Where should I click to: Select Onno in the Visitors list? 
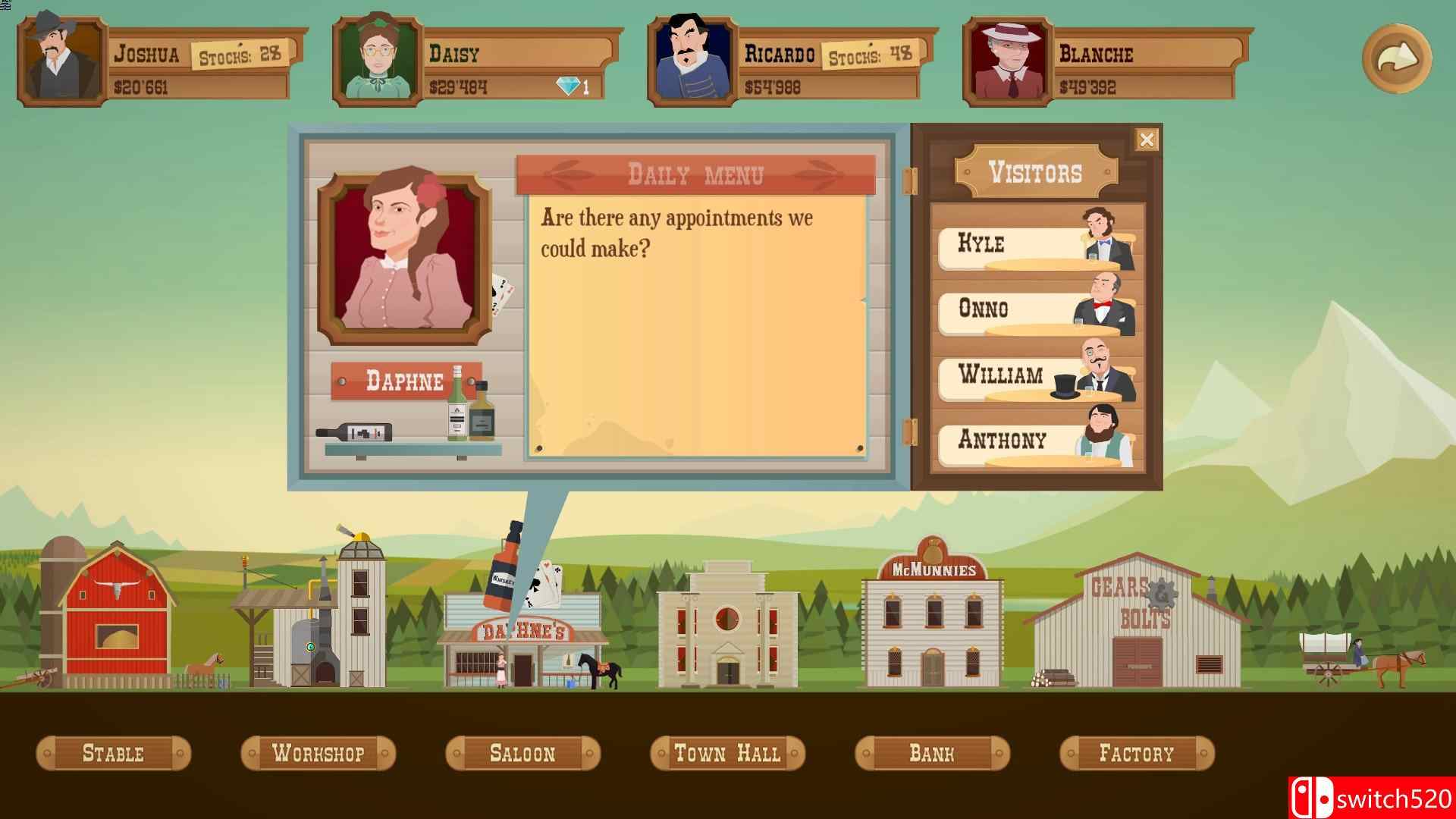1036,310
